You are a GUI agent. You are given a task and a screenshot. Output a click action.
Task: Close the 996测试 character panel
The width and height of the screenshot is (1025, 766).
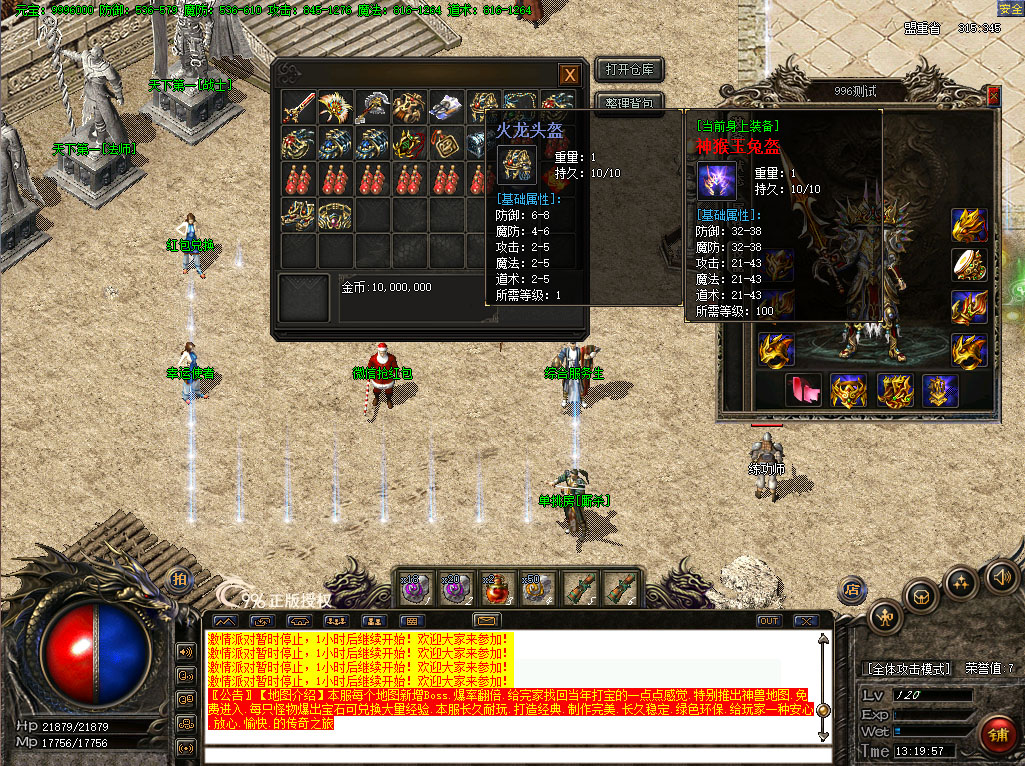993,94
